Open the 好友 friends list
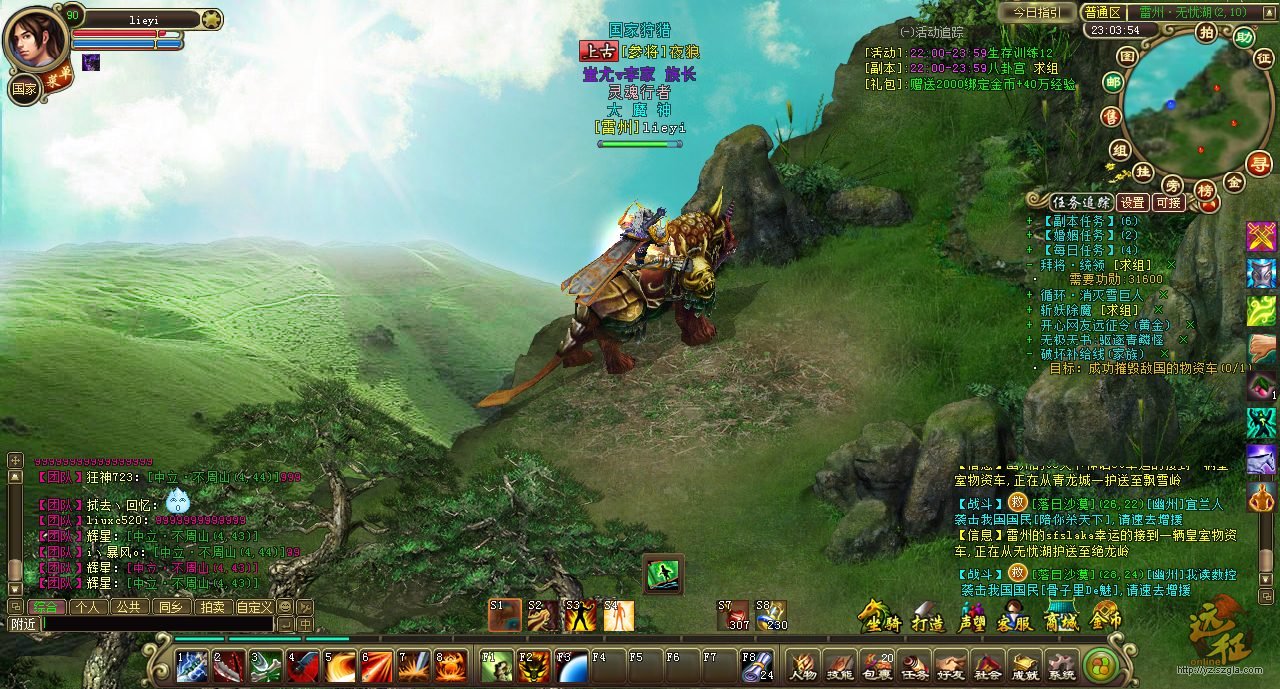Screen dimensions: 1280x689 (950, 665)
